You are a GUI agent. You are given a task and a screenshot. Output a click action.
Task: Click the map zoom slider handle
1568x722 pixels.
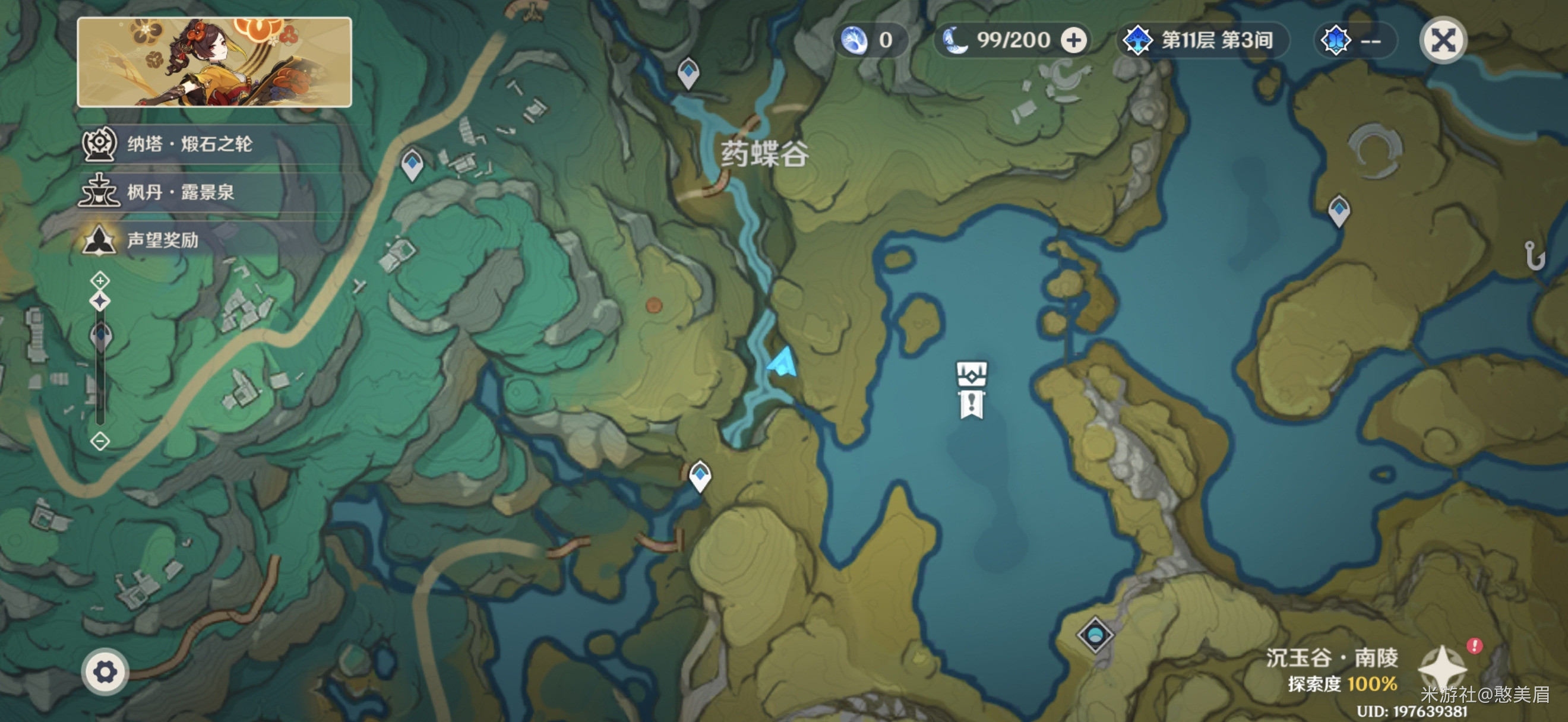pos(100,334)
